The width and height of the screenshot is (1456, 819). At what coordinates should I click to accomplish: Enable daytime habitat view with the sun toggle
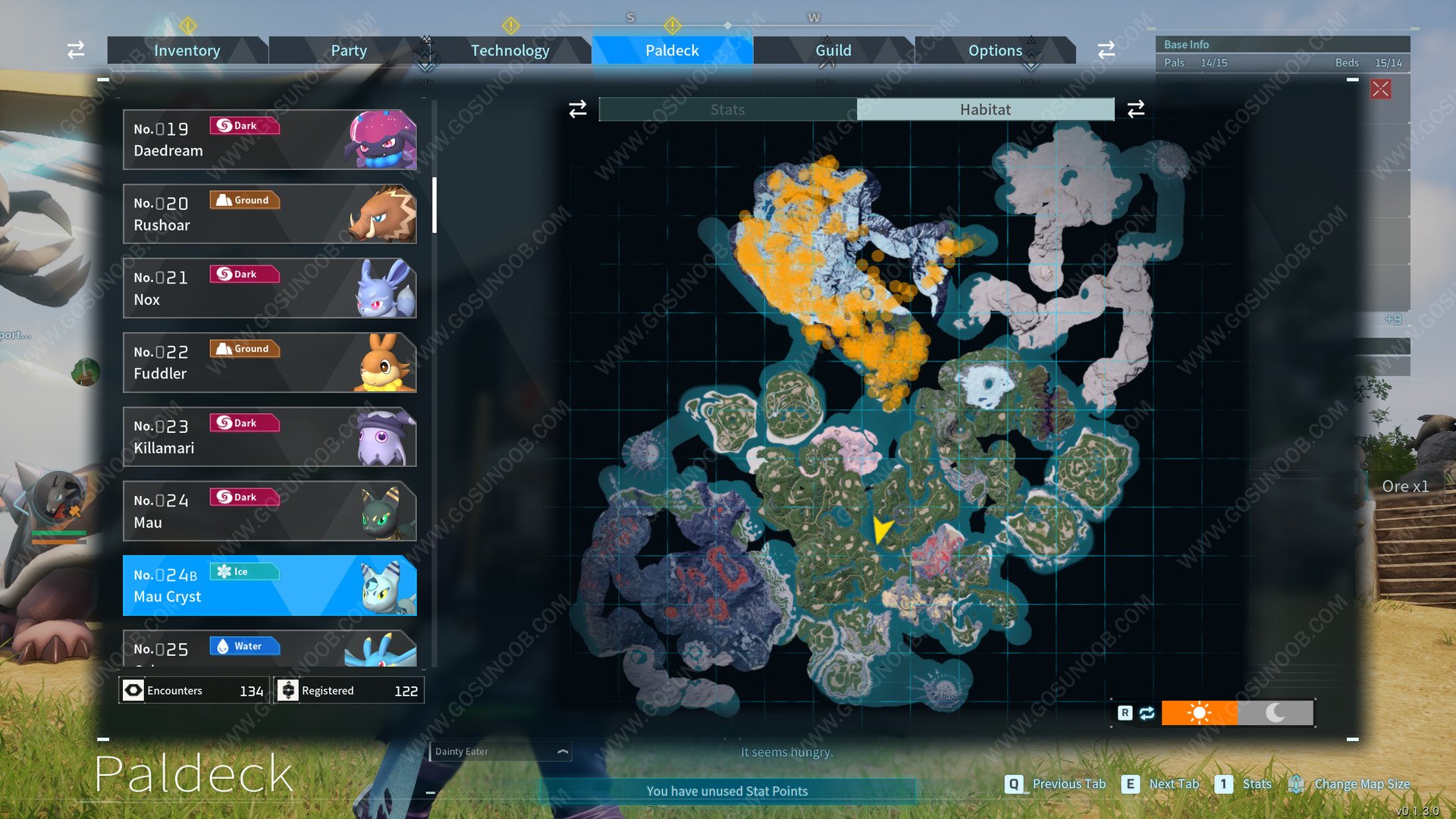(1200, 713)
